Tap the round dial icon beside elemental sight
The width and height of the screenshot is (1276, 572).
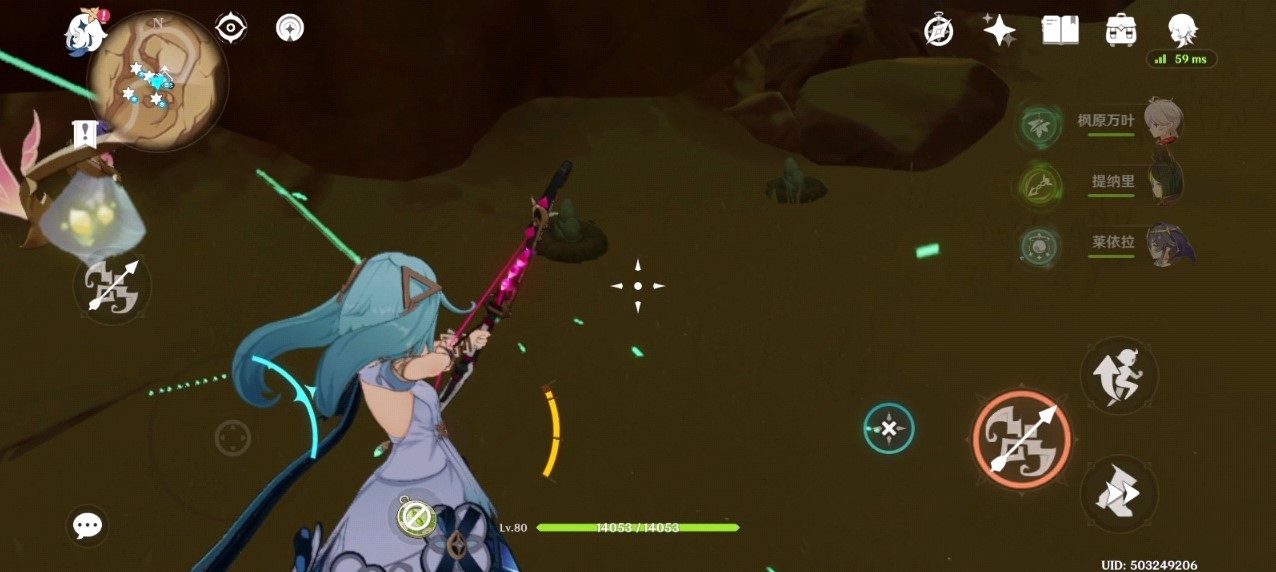(290, 28)
